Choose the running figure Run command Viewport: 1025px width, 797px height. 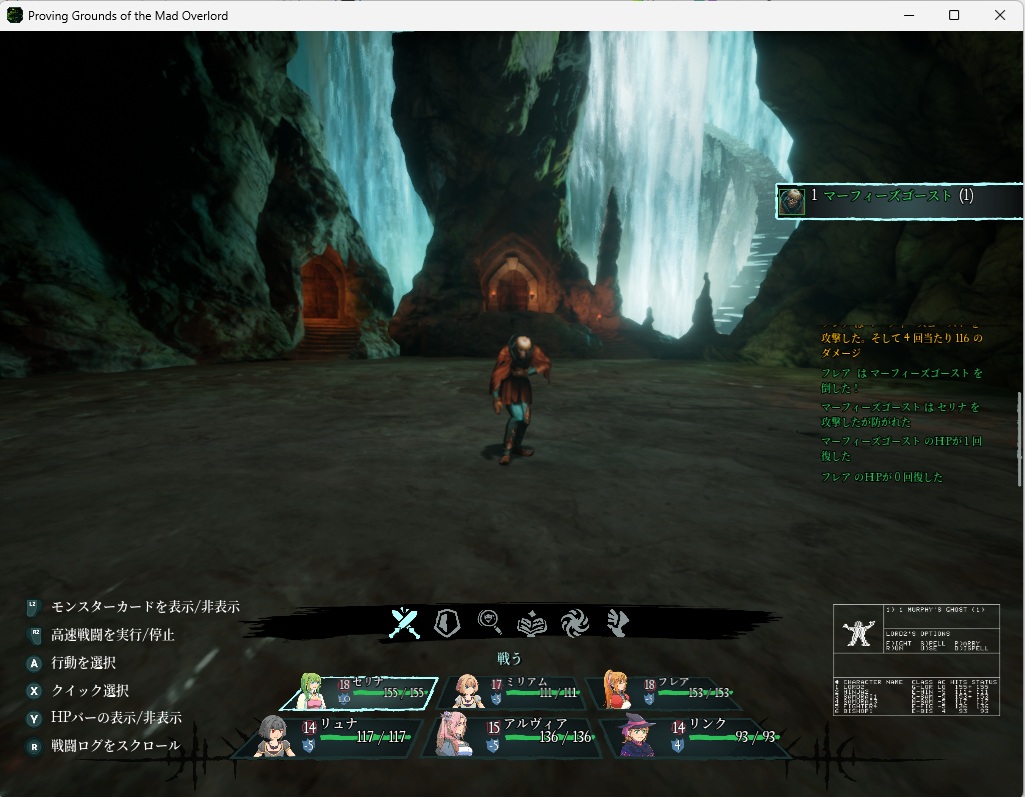(x=617, y=623)
